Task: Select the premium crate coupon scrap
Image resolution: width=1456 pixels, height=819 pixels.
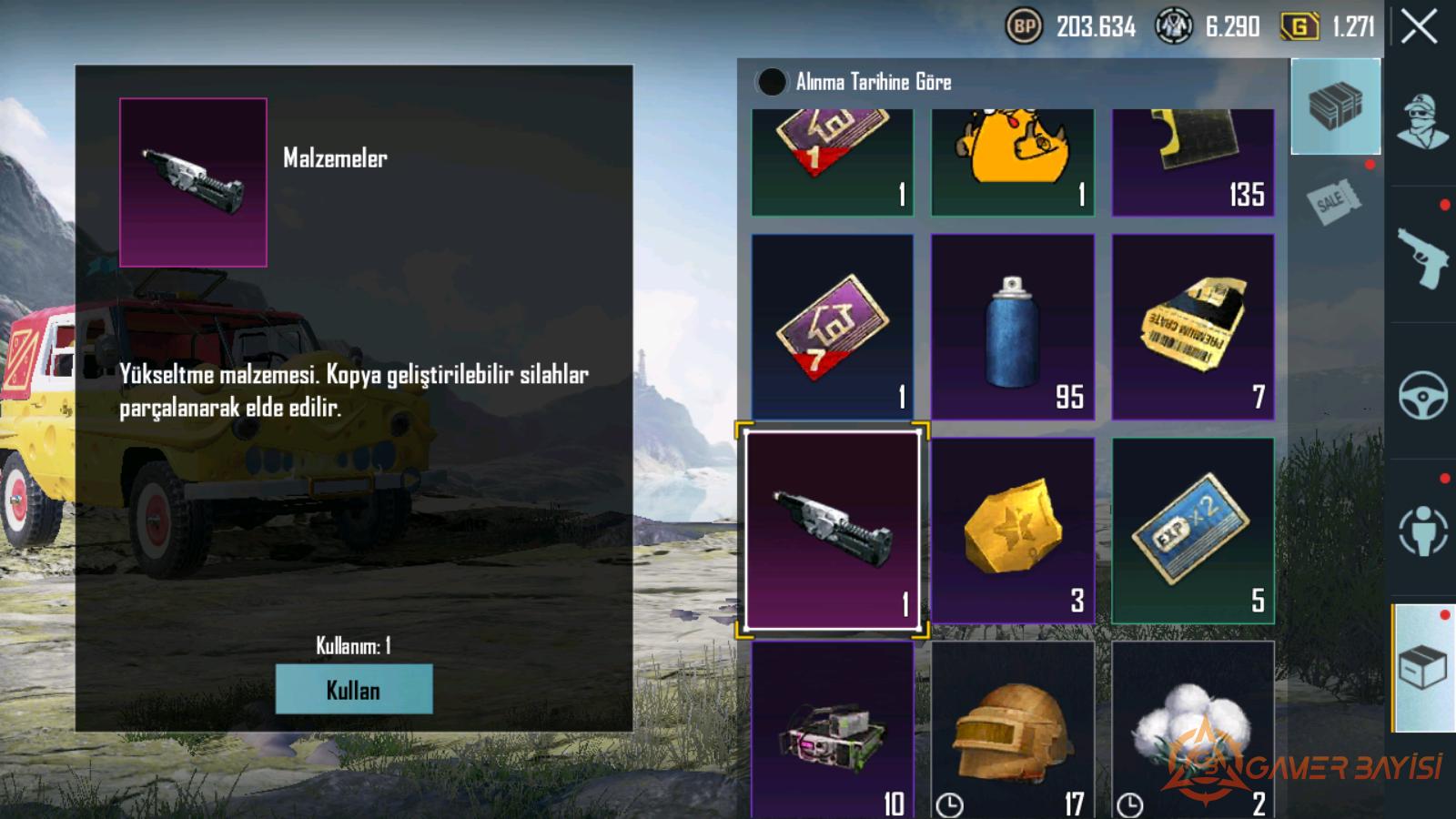Action: [x=1192, y=327]
